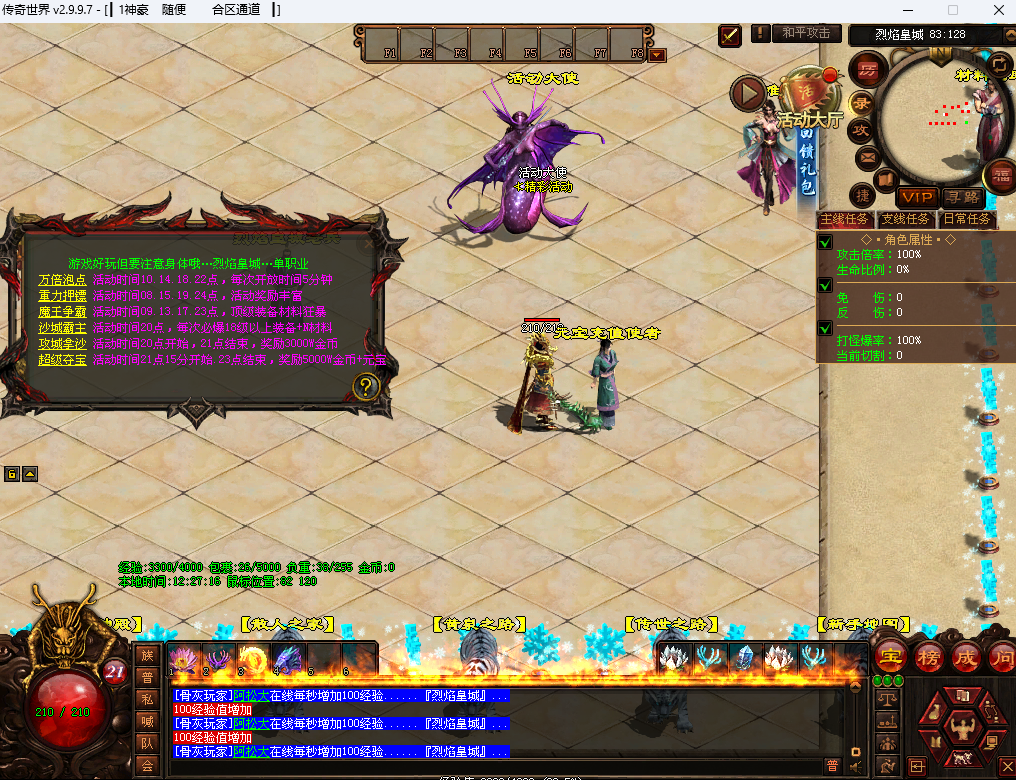Activate the golden fire ring skill in slot 3
1016x780 pixels.
click(x=252, y=658)
